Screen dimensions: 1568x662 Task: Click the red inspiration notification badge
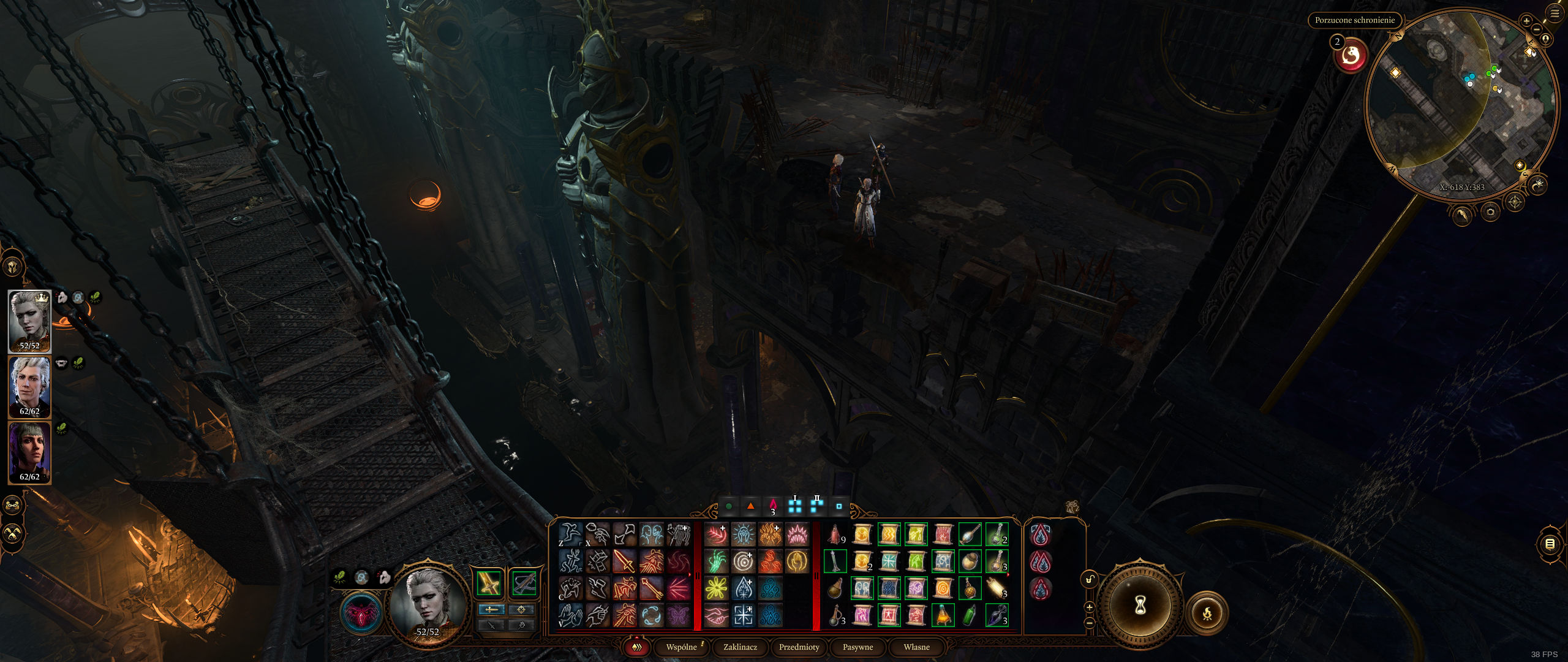1351,56
